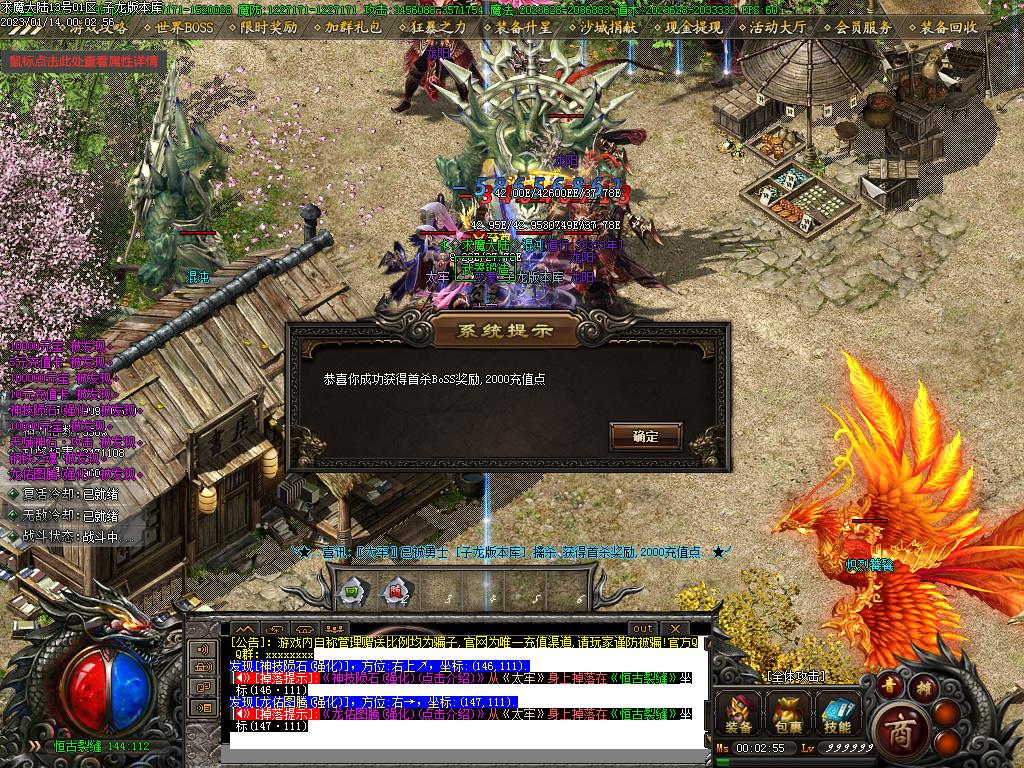Open the 装备回收 equipment recycle menu

948,28
